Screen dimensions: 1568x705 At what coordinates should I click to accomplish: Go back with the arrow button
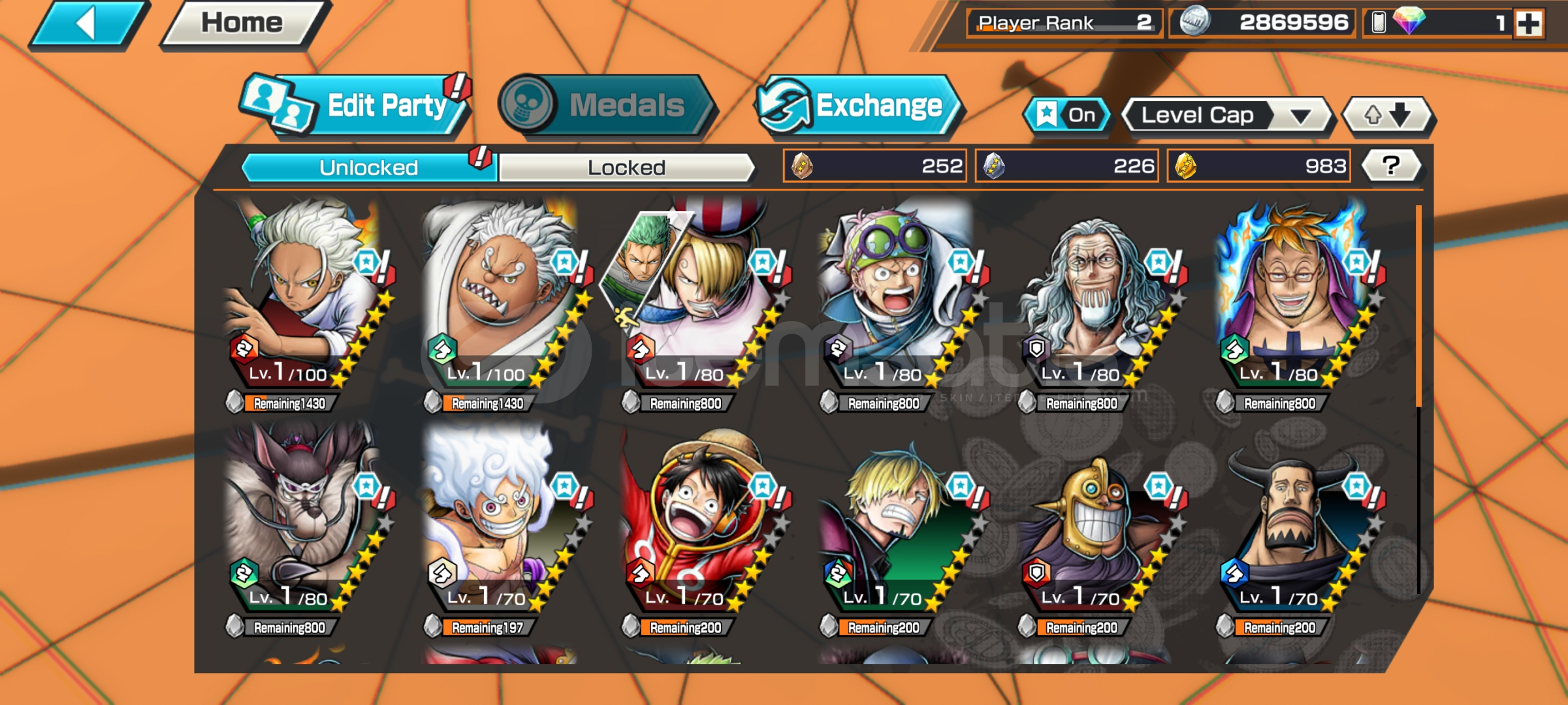88,25
